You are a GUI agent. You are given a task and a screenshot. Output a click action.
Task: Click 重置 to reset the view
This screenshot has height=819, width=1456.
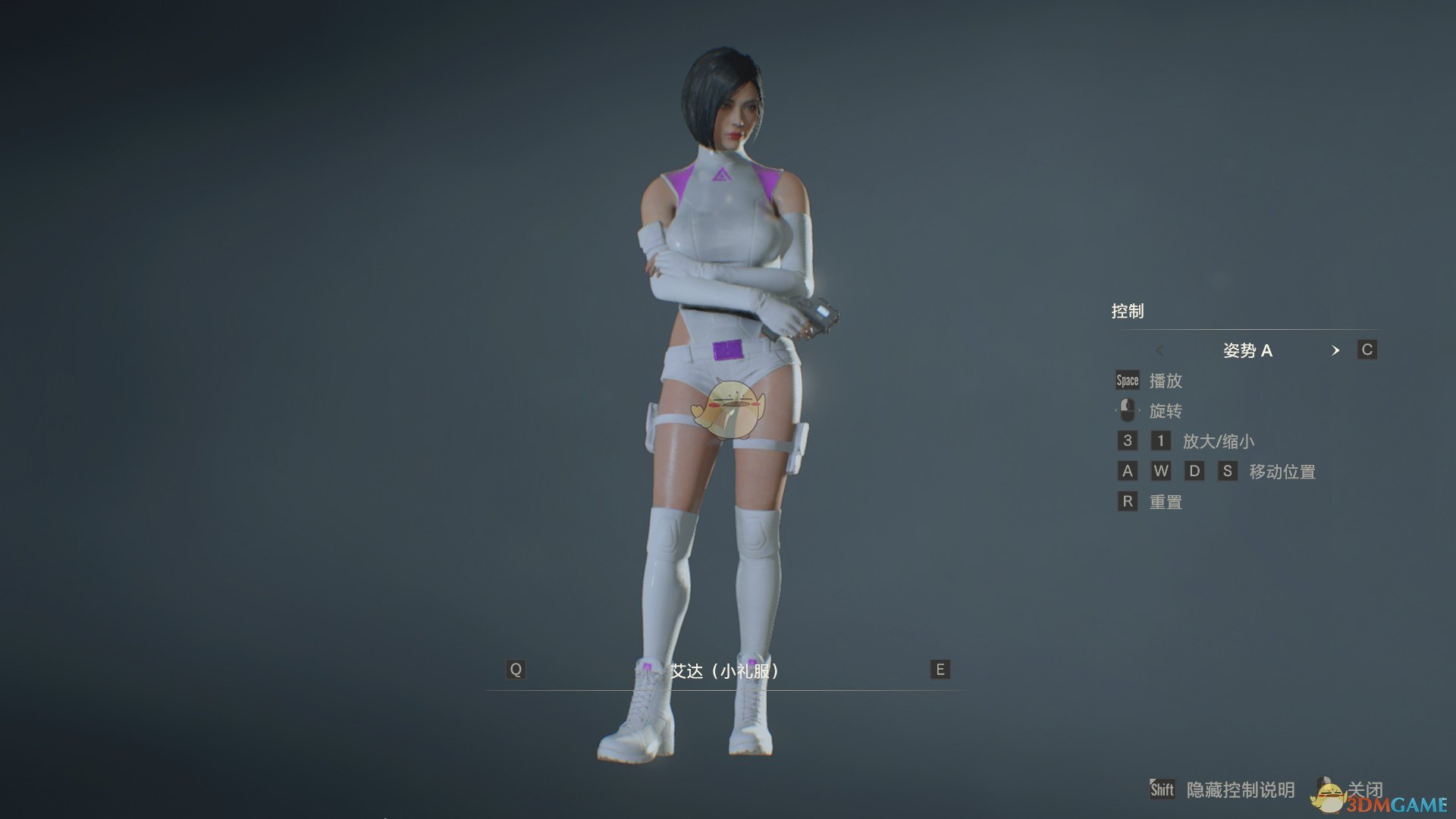(x=1165, y=501)
